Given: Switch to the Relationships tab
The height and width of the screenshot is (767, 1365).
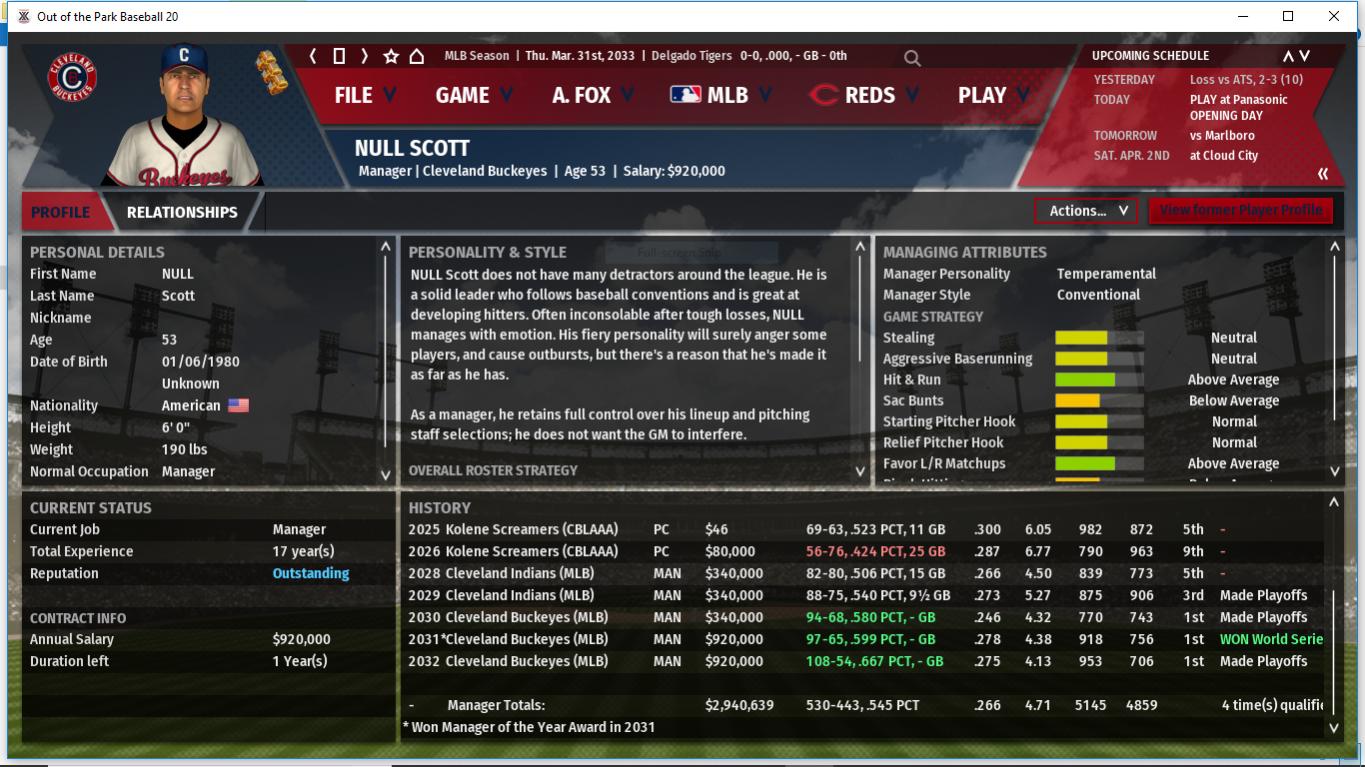Looking at the screenshot, I should 182,212.
